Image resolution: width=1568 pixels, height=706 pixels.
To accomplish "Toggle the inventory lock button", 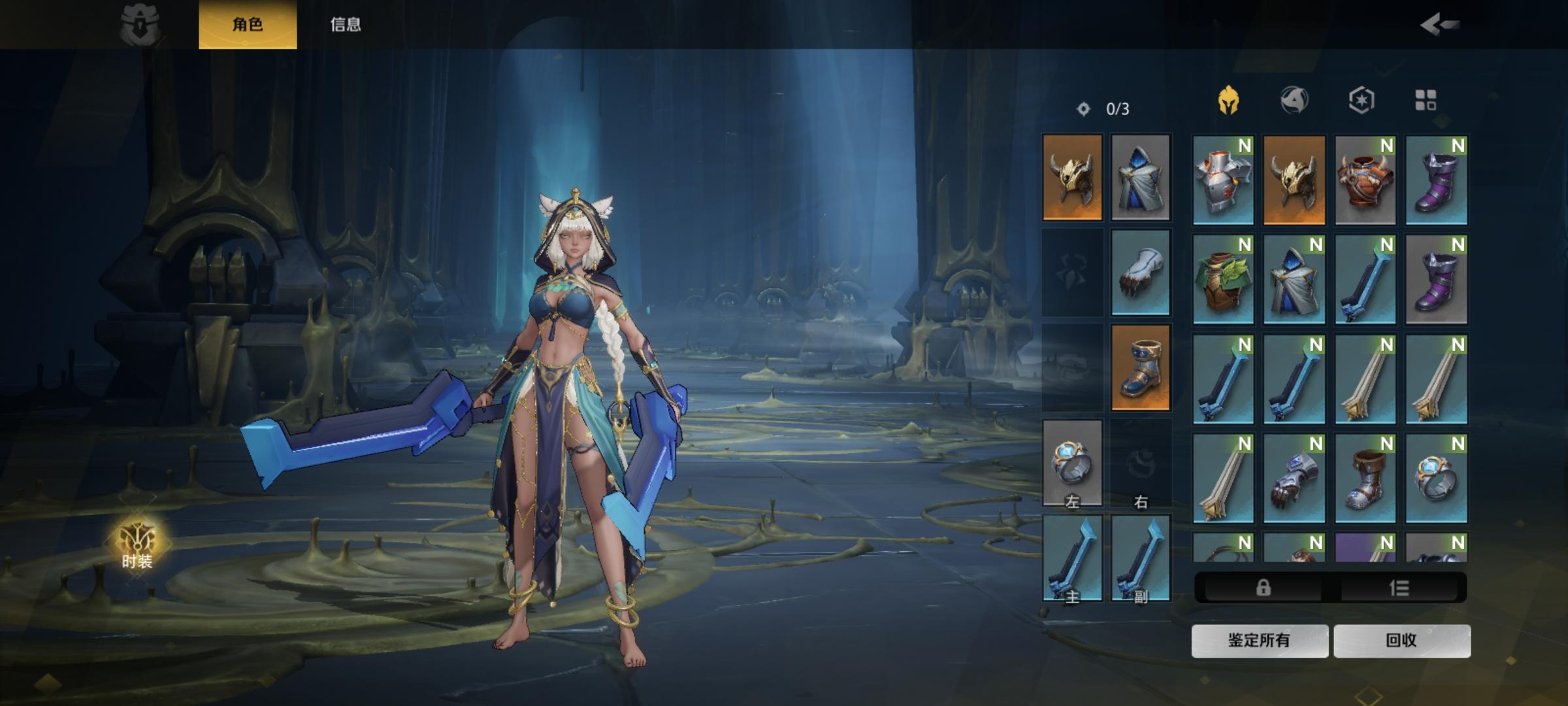I will 1263,588.
